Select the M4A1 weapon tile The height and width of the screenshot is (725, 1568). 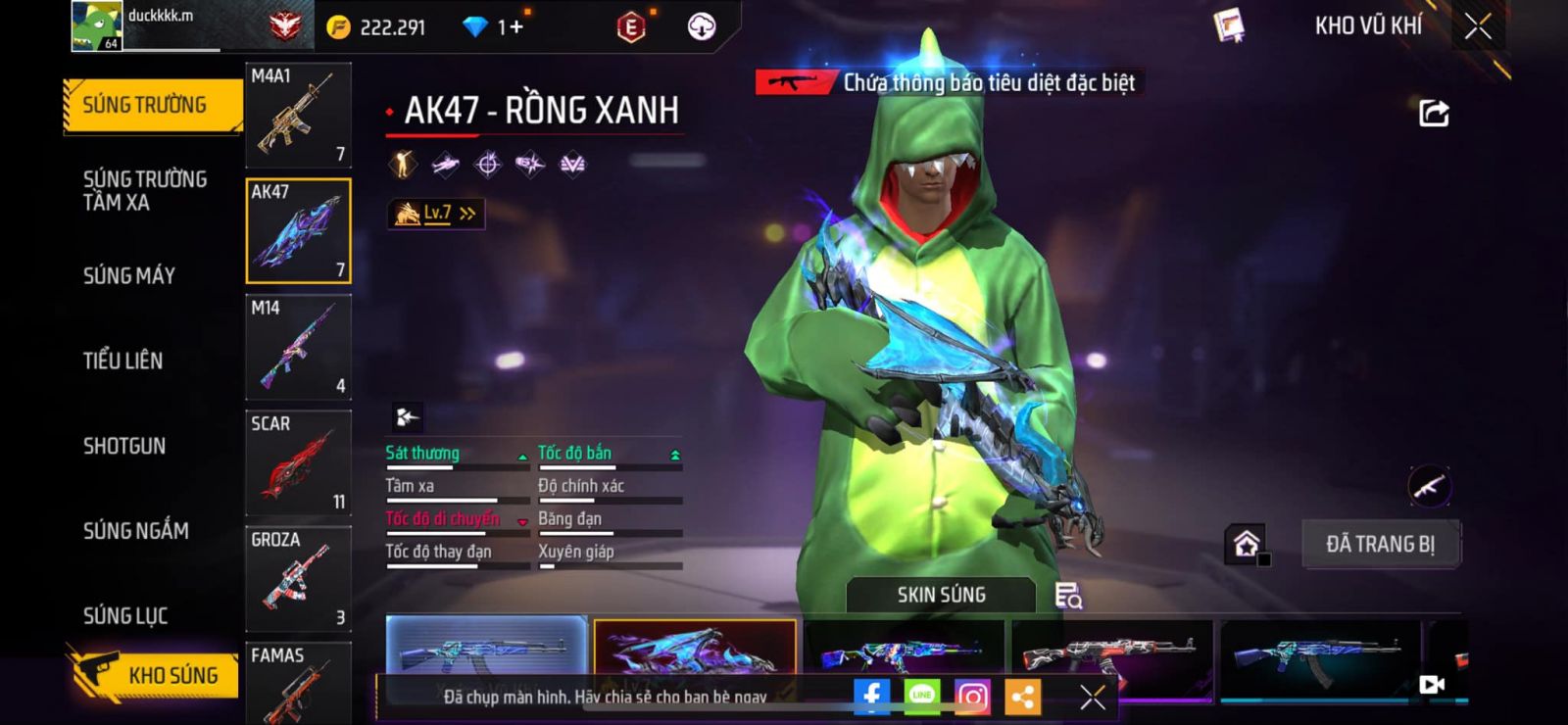(298, 115)
